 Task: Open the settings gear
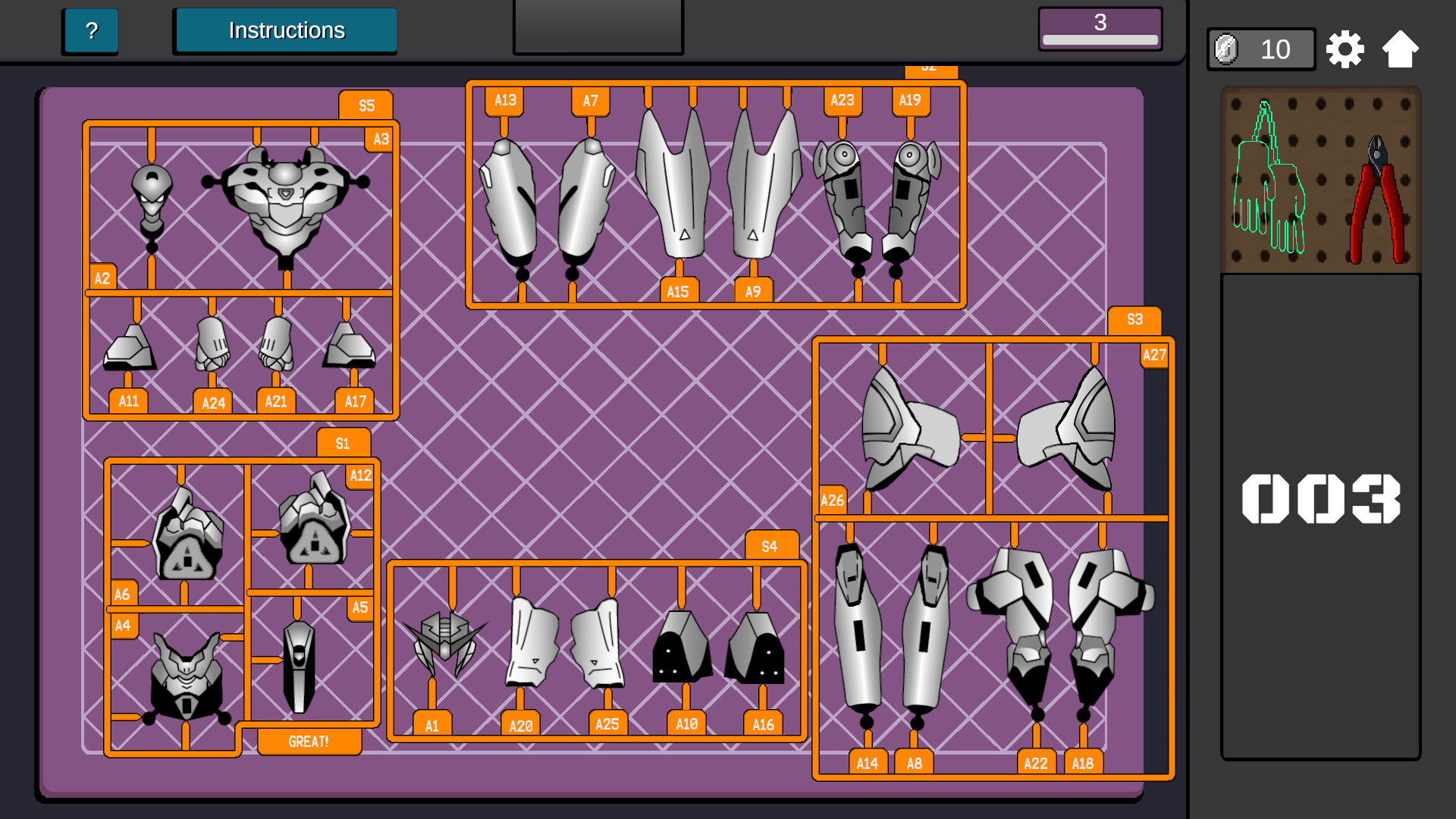1346,49
